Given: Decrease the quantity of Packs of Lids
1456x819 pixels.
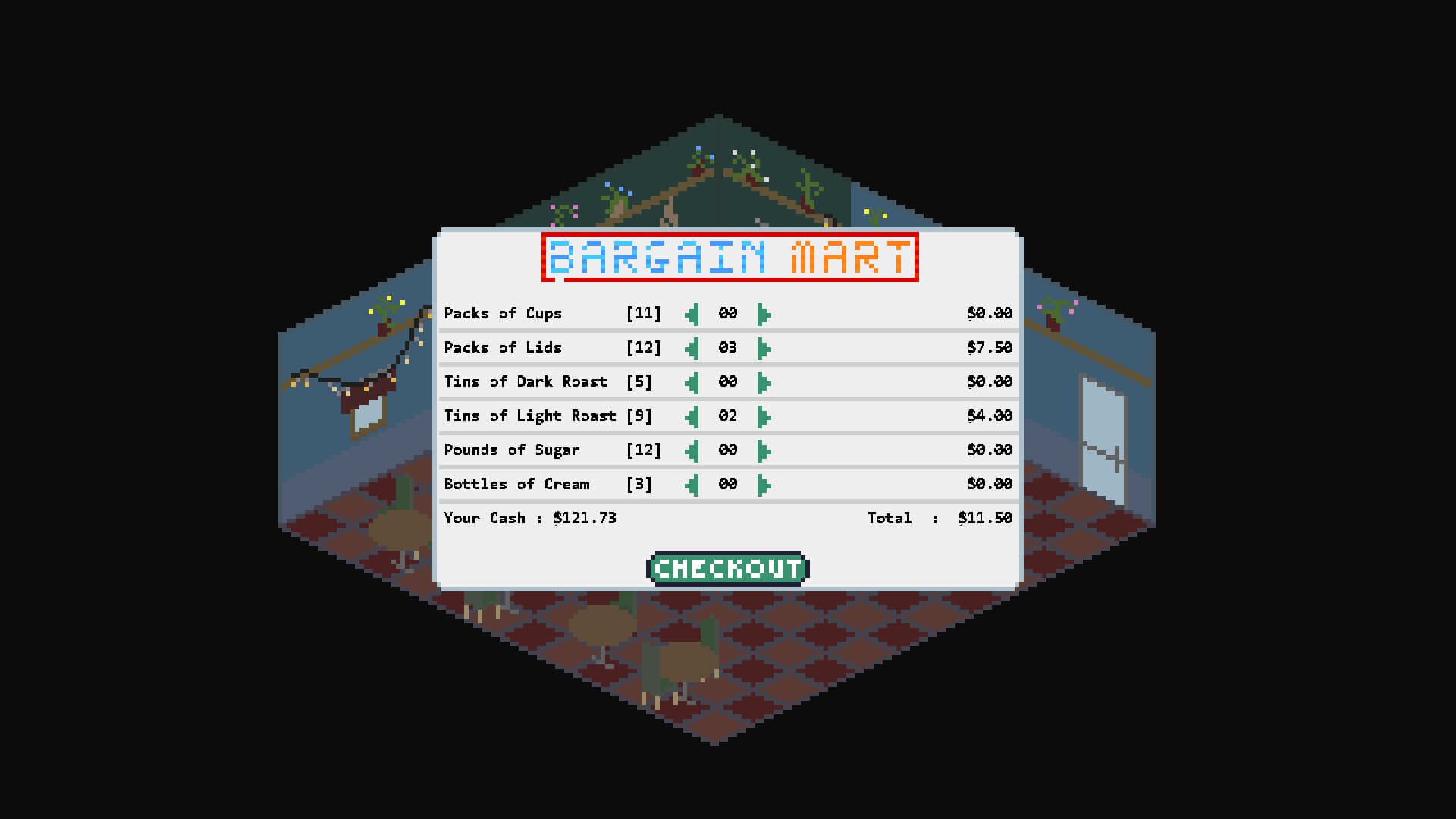Looking at the screenshot, I should click(x=692, y=347).
